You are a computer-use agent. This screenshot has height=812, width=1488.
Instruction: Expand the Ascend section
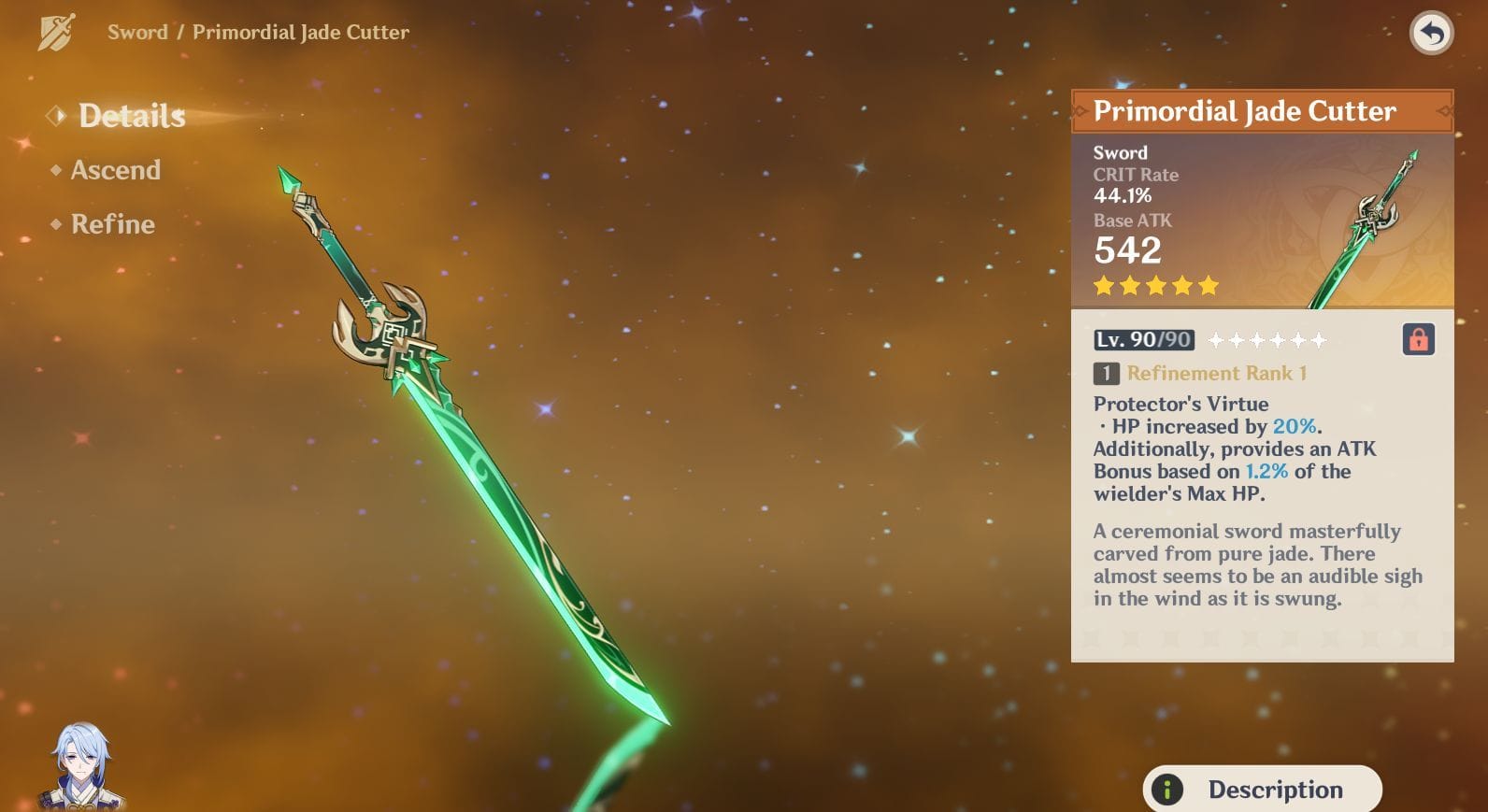pos(117,171)
